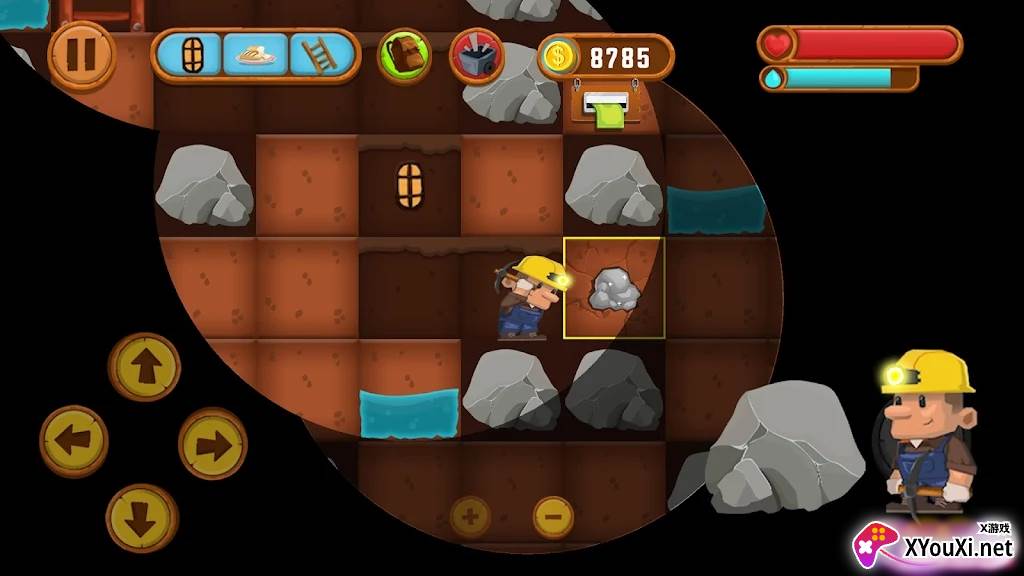Zoom out with the minus button
Screen dimensions: 1024x576
(553, 517)
